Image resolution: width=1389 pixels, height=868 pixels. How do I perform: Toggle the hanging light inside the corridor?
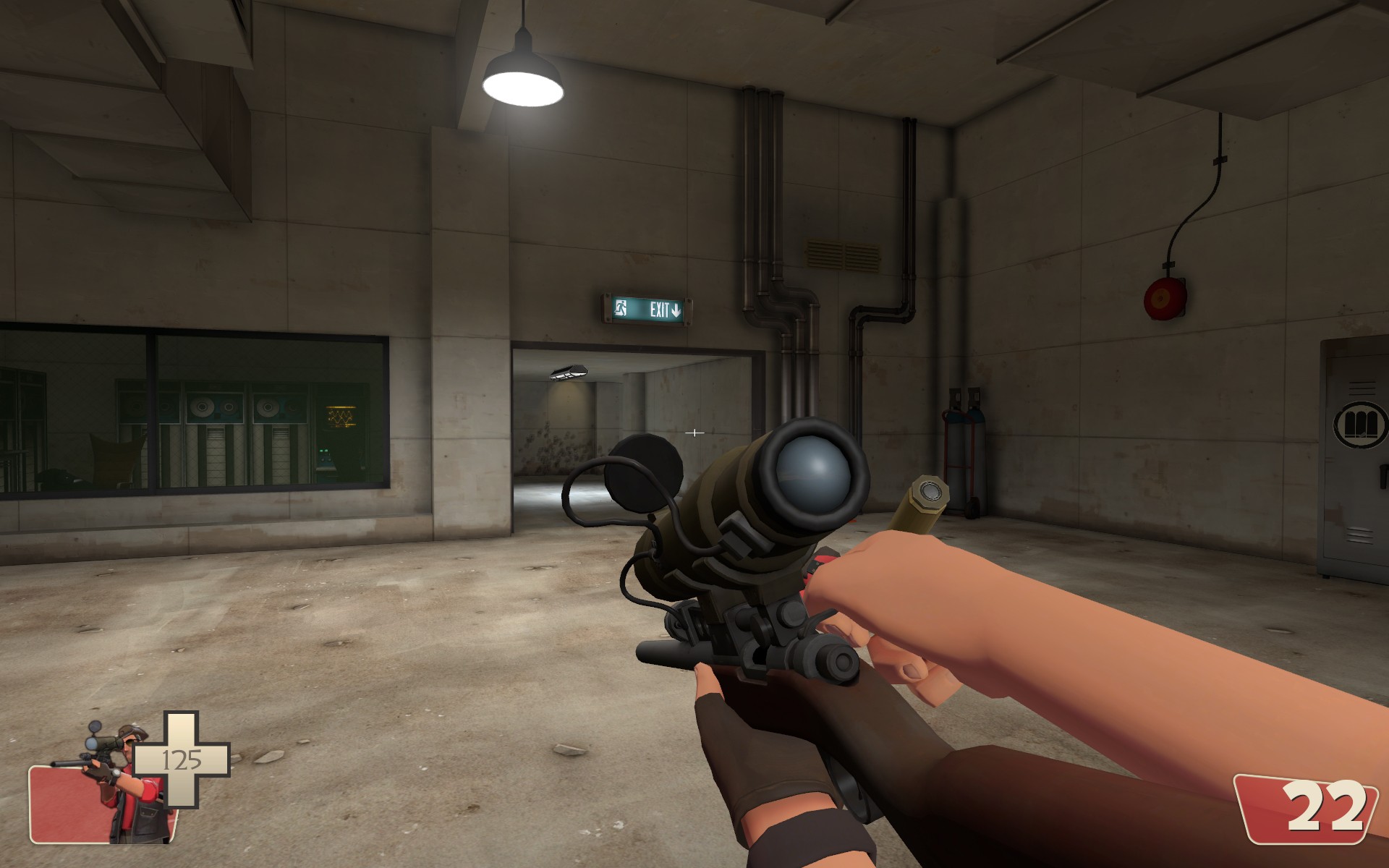click(568, 371)
